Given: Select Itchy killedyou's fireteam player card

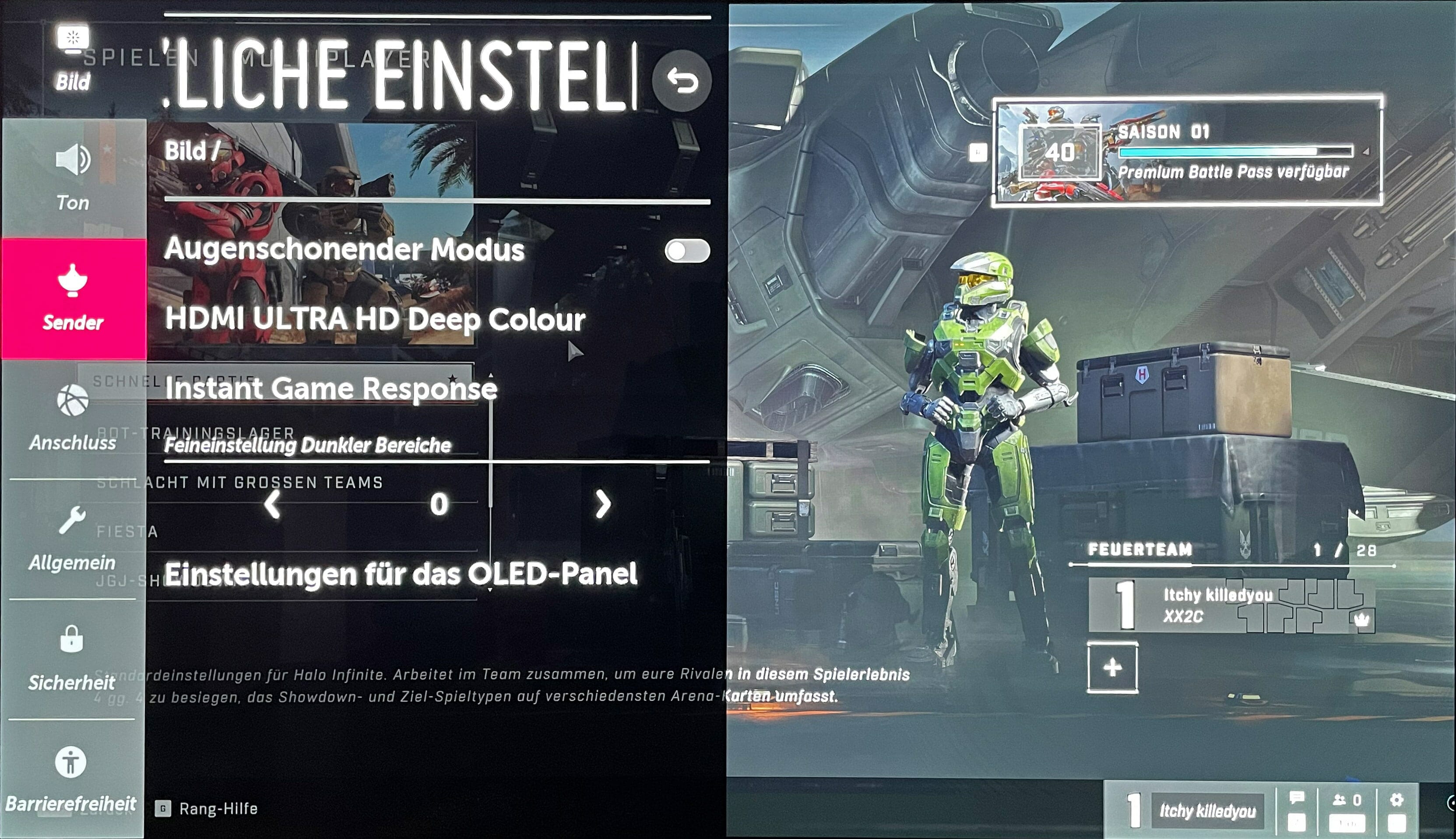Looking at the screenshot, I should coord(1231,606).
